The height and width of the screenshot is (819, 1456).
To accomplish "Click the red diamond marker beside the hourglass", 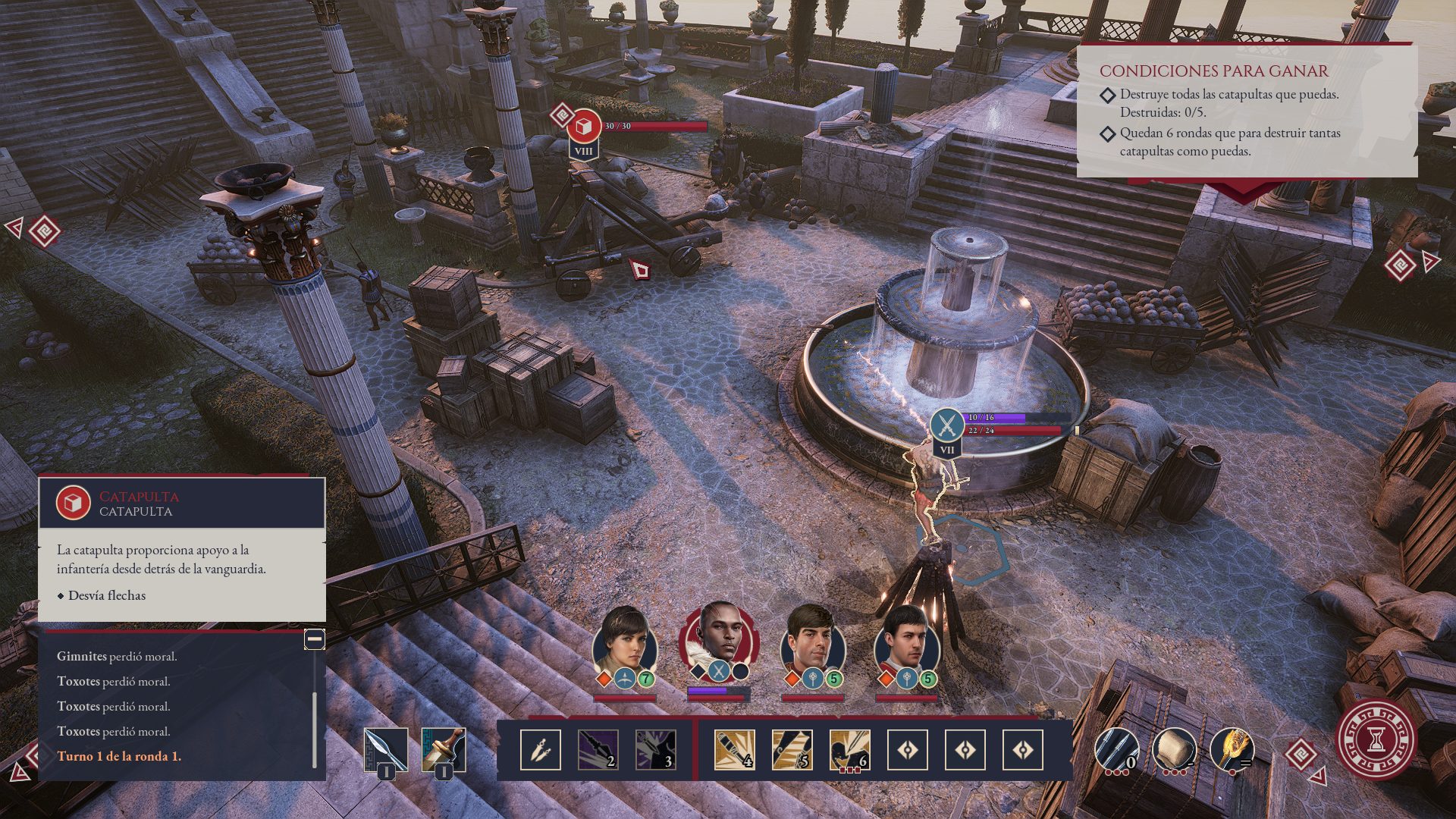I will pos(1301,754).
